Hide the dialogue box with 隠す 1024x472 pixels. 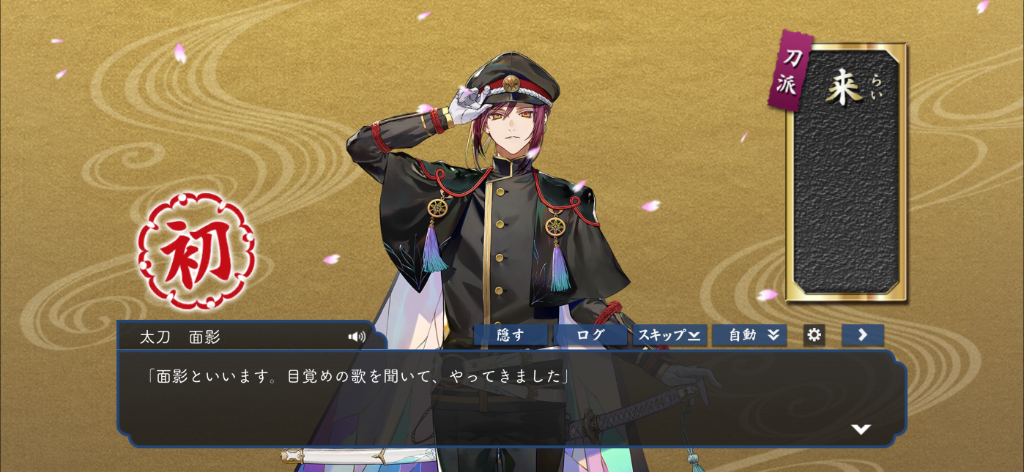tap(509, 335)
